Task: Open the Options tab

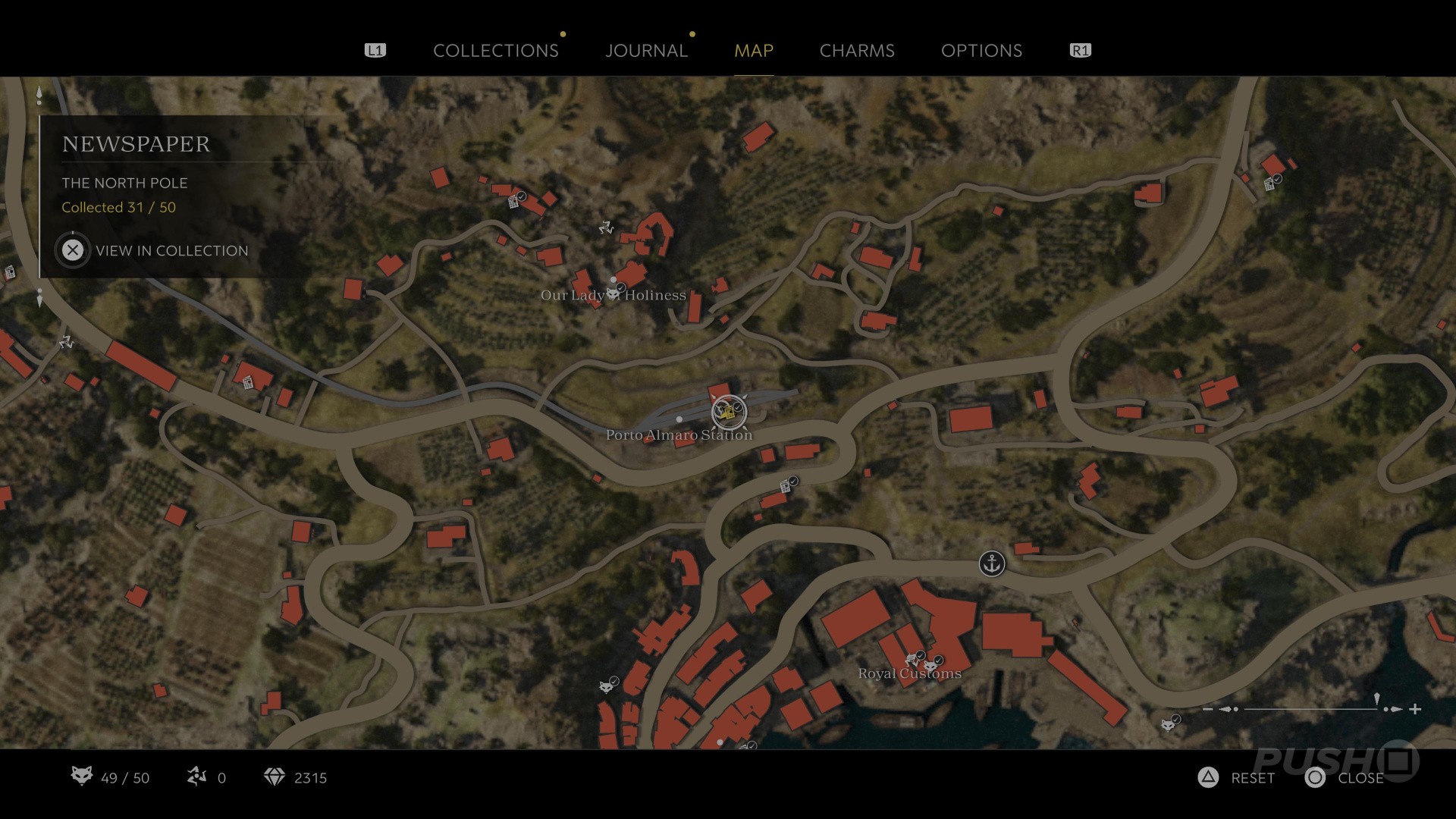Action: click(x=981, y=51)
